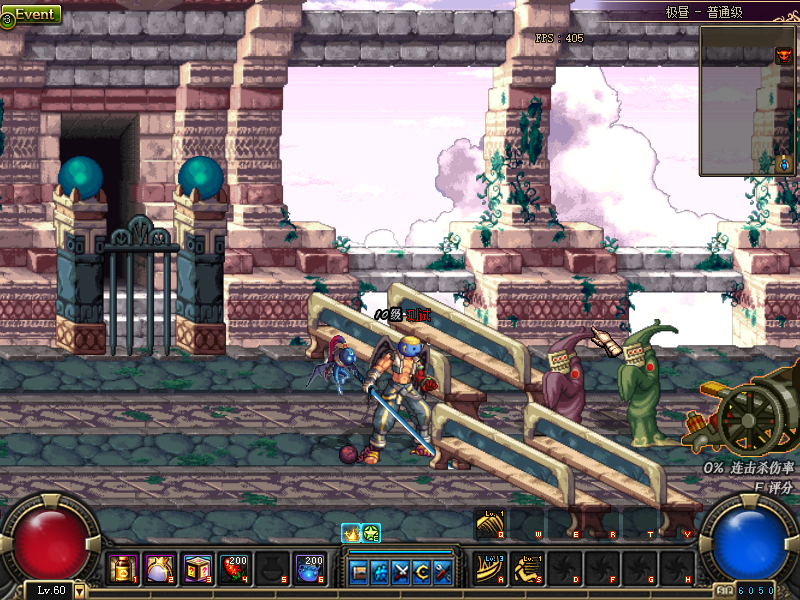Open the gold C menu button
Screen dimensions: 800x600
[x=421, y=572]
